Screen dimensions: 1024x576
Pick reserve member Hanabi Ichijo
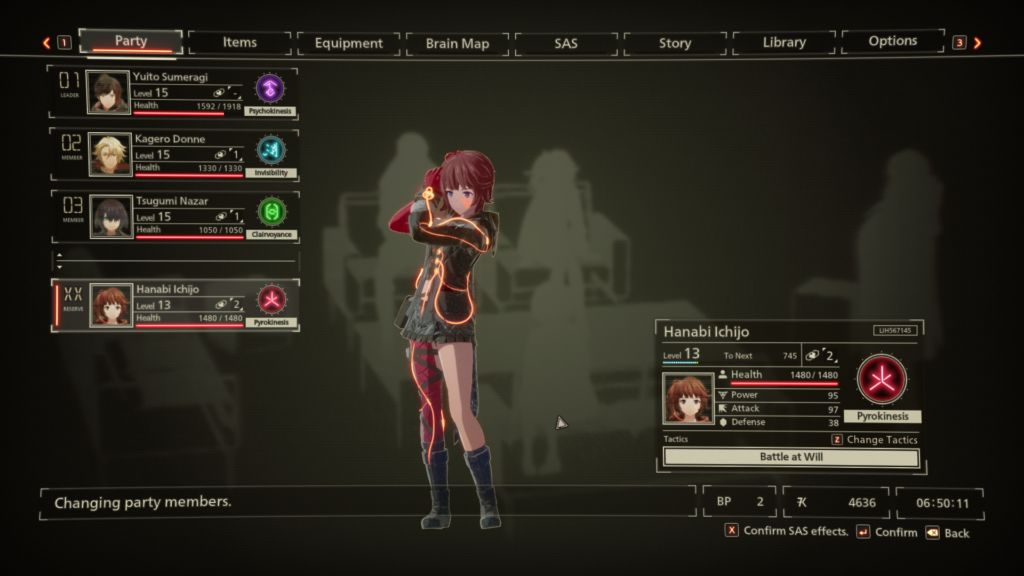[x=175, y=304]
